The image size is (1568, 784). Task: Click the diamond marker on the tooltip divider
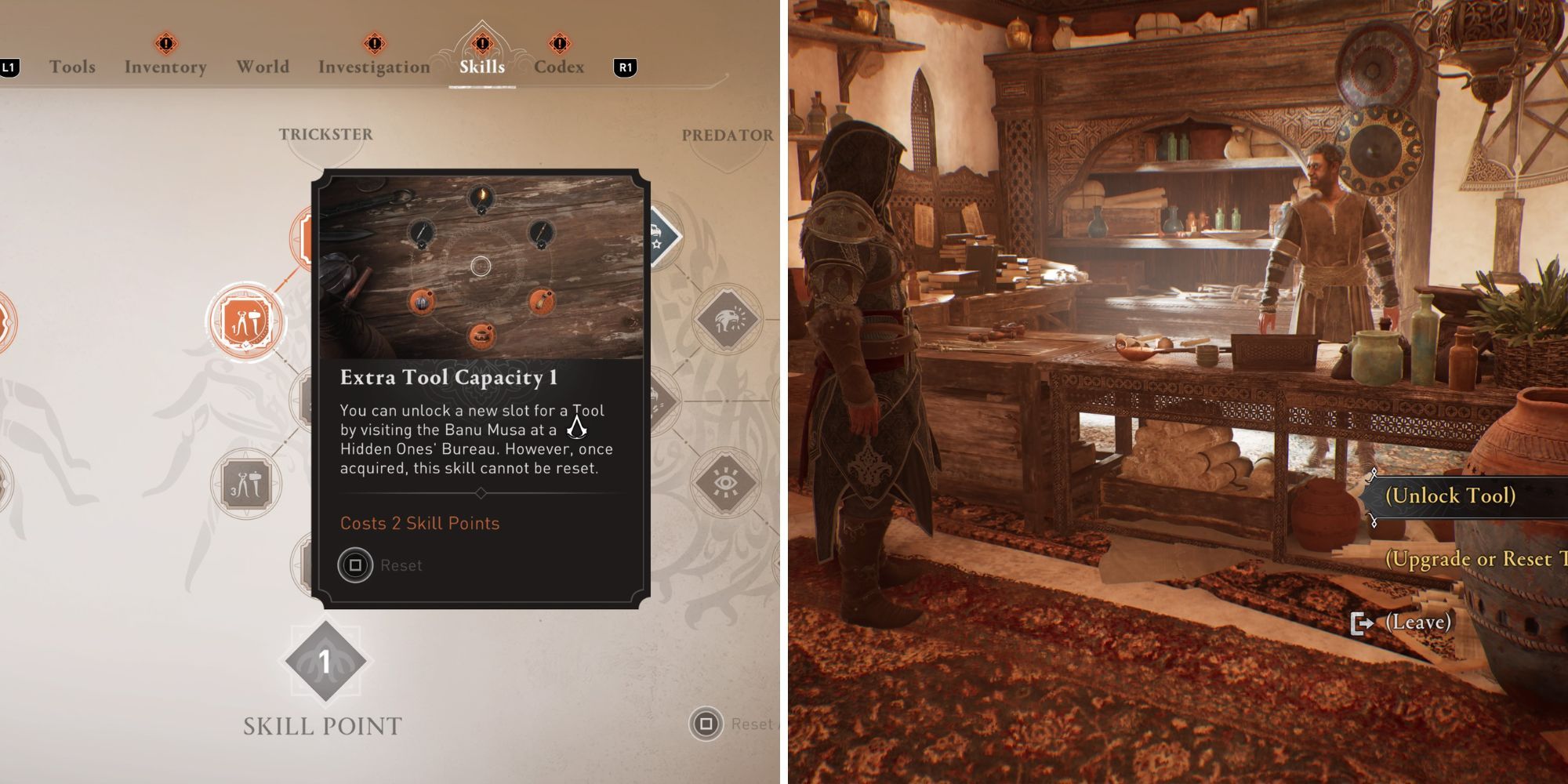pos(479,493)
